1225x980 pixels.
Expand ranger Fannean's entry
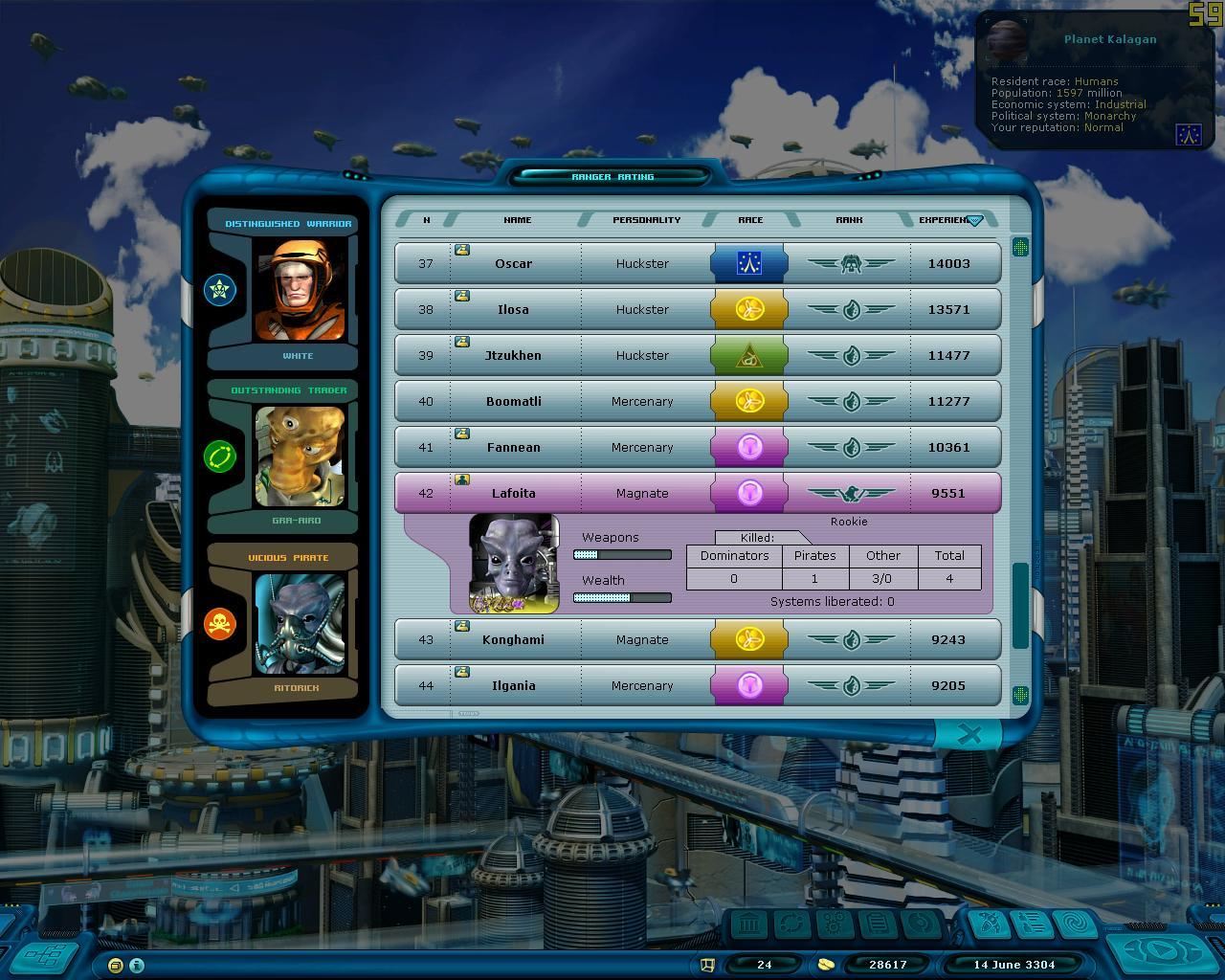tap(514, 447)
